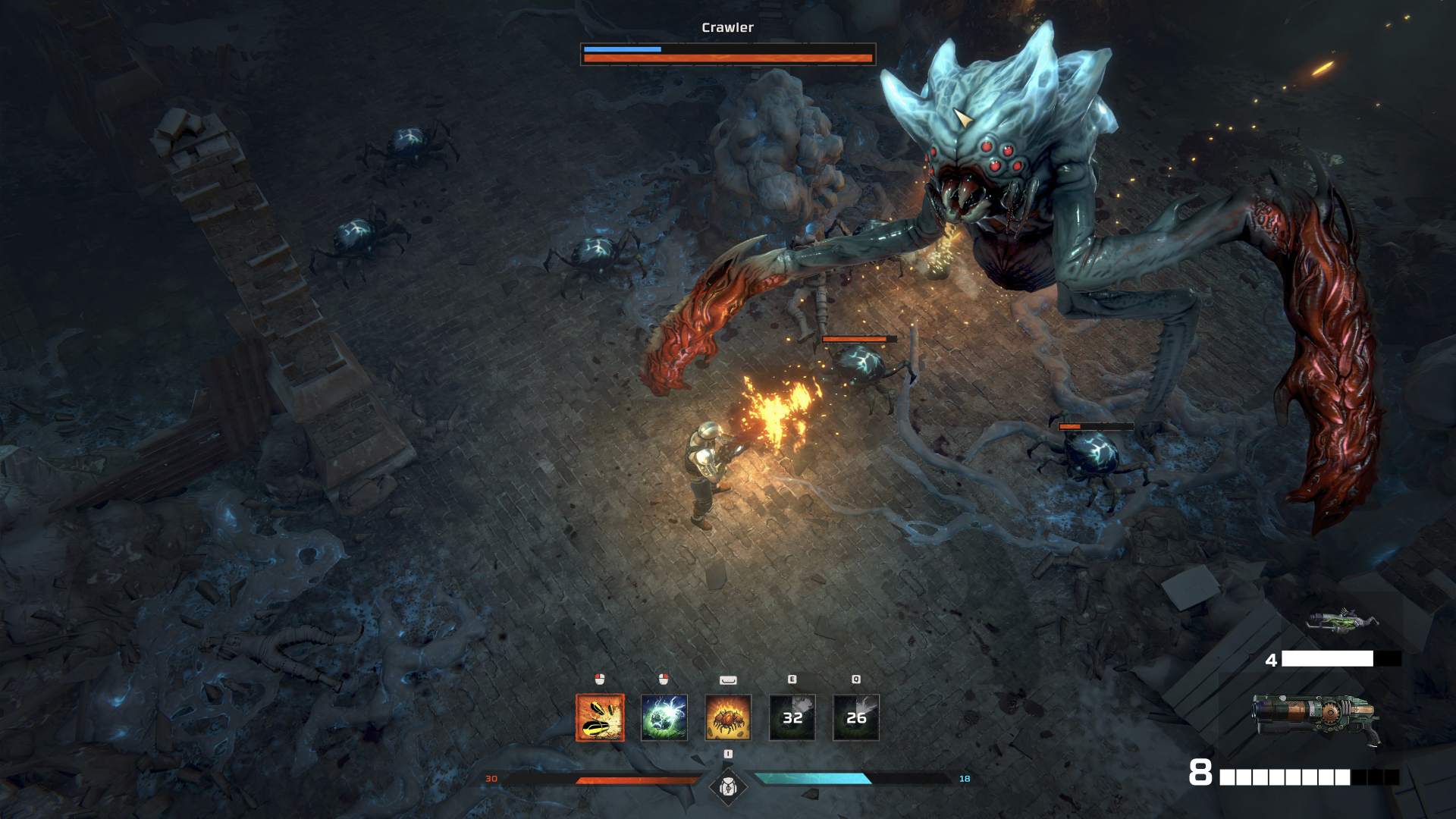Use the flaming spider swarm ability
This screenshot has height=819, width=1456.
(x=728, y=717)
